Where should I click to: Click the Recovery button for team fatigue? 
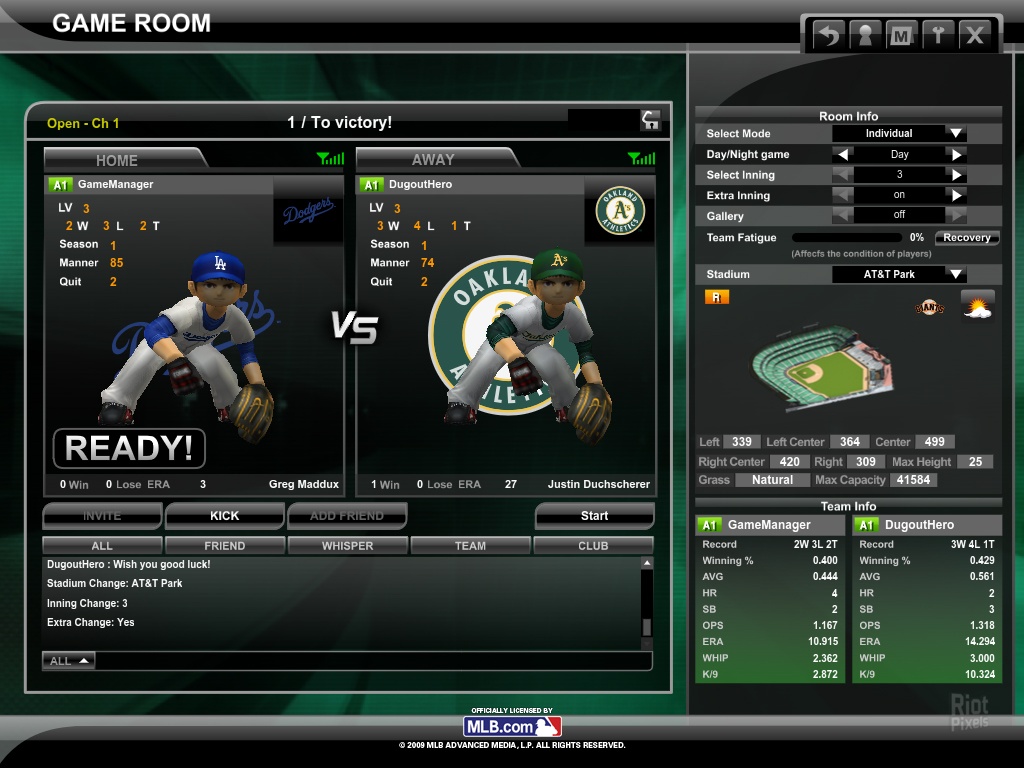pyautogui.click(x=967, y=238)
